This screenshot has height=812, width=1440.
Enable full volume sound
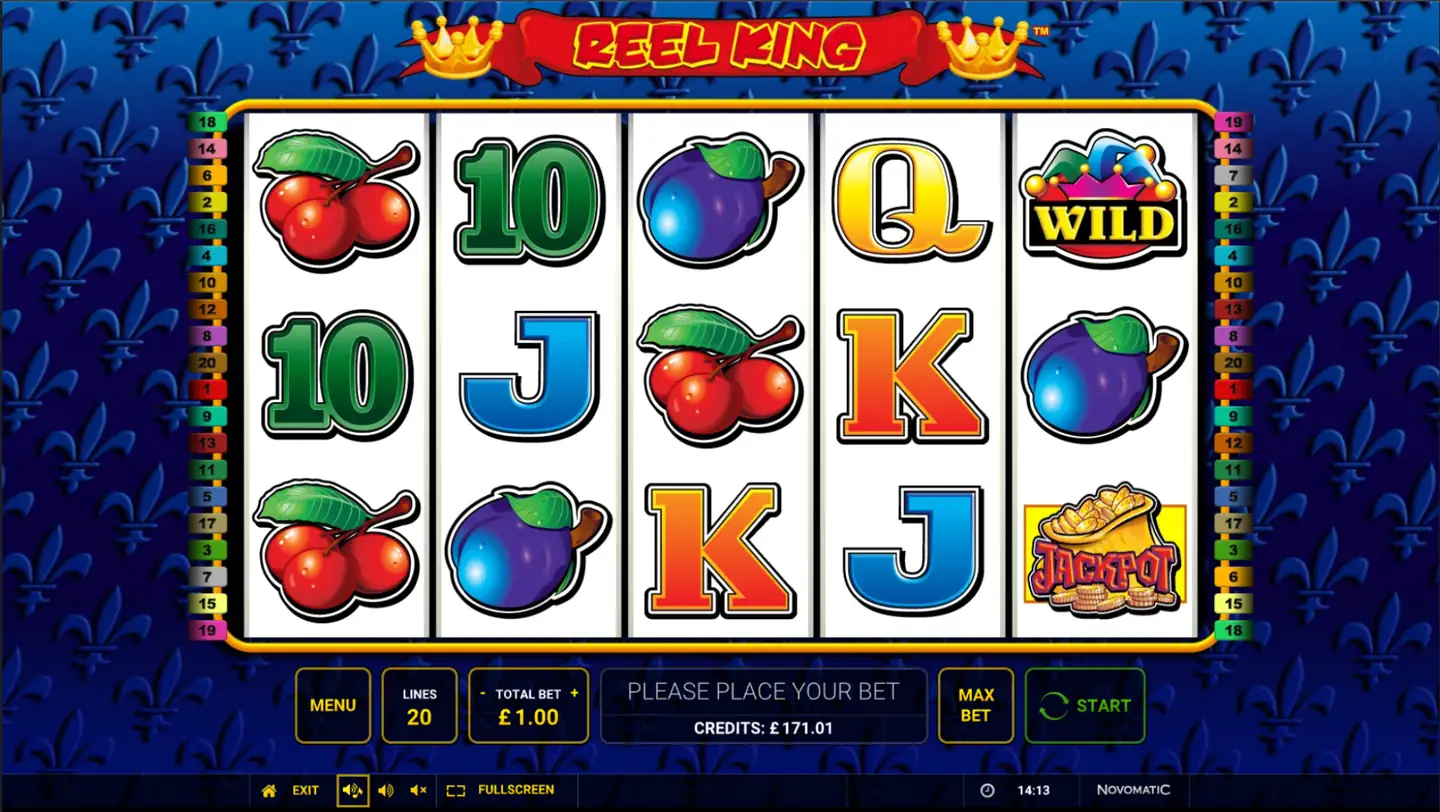click(351, 790)
